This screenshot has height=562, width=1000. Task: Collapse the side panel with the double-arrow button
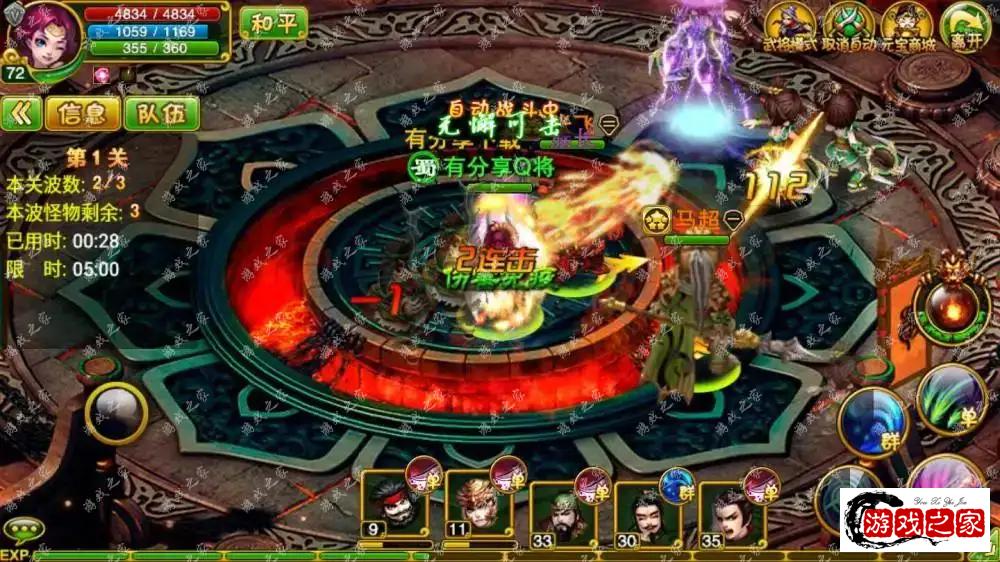point(21,114)
